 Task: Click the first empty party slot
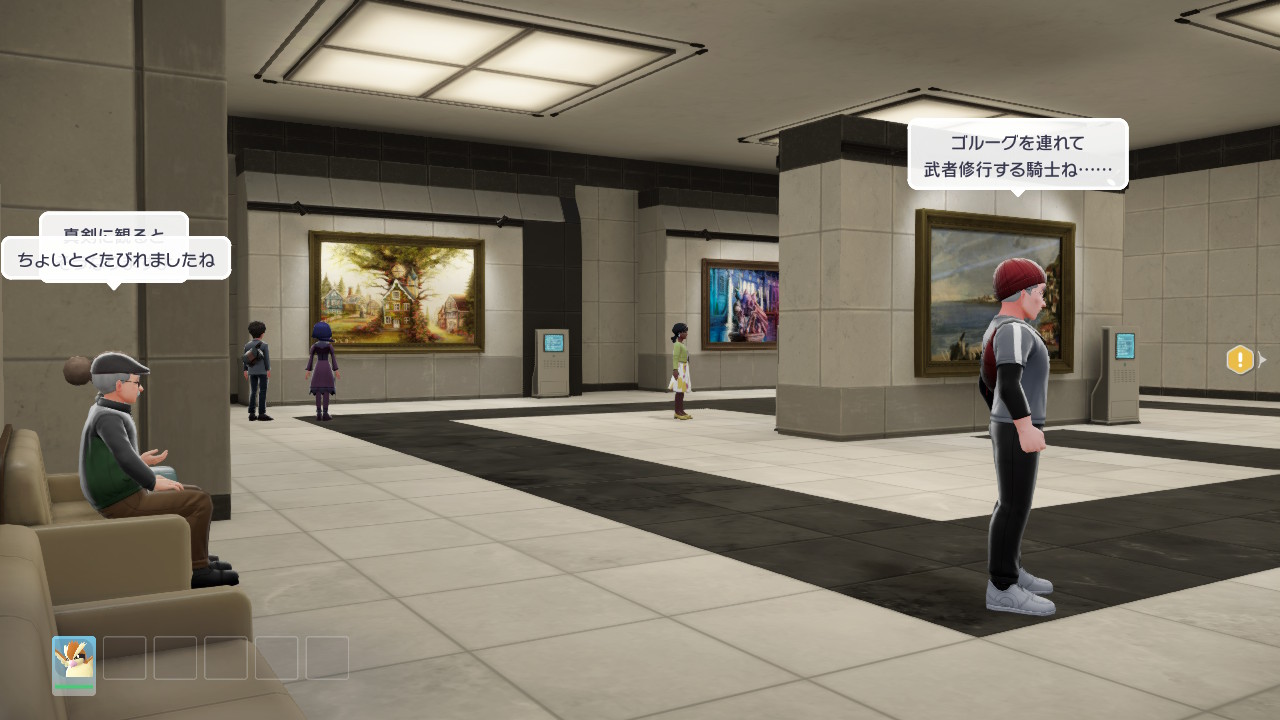[x=125, y=658]
